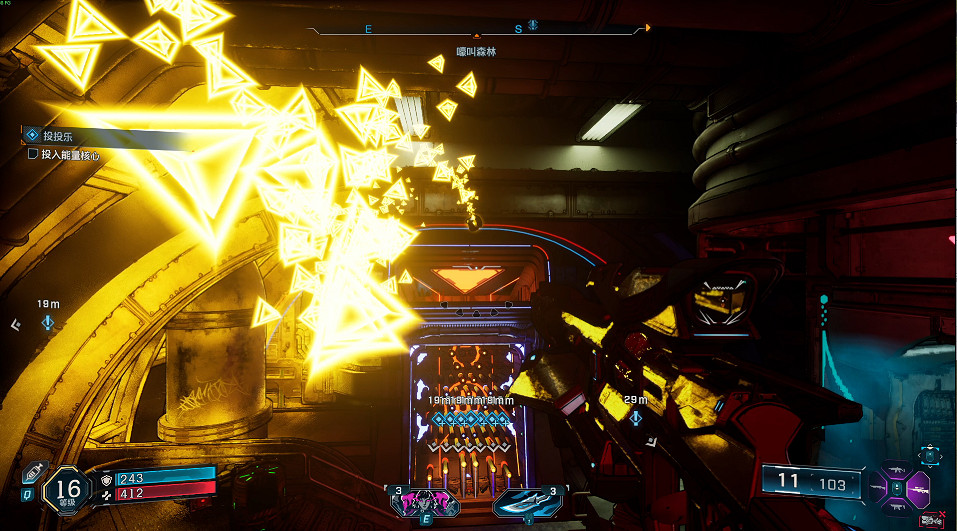Screen dimensions: 957x531
Task: Toggle the energy core objective checkbox
Action: (33, 155)
